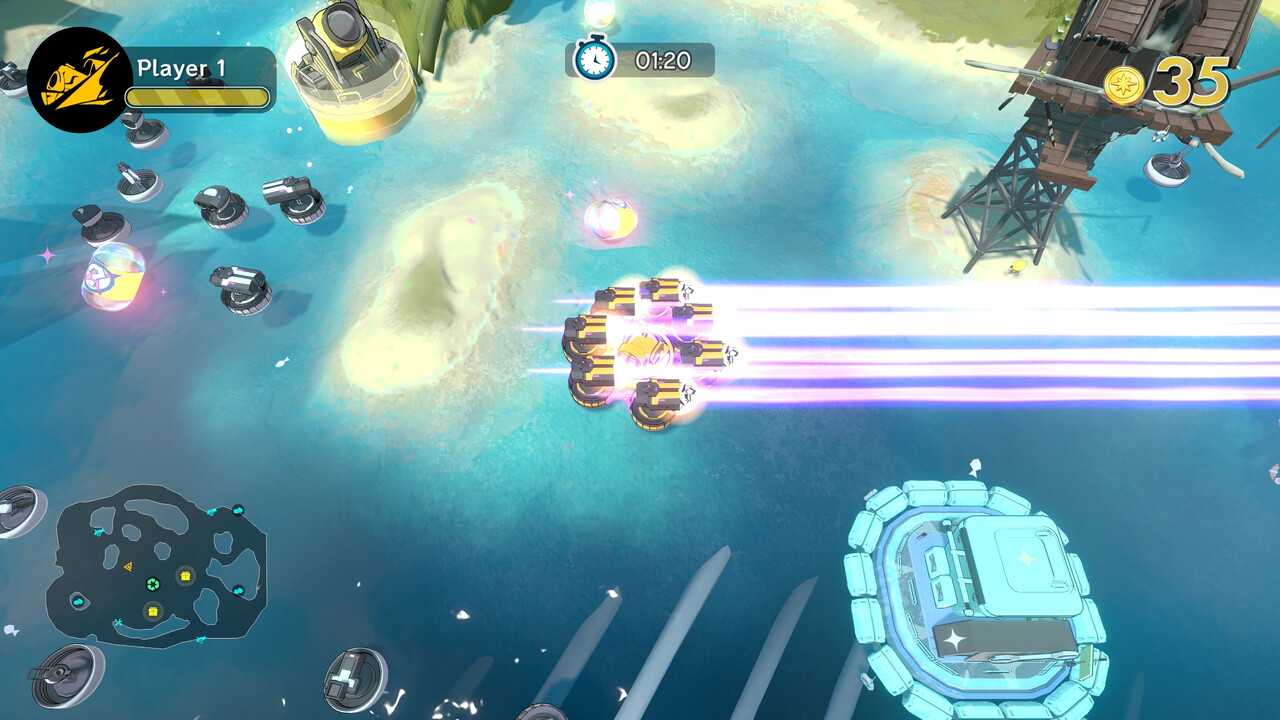Click the green recycle marker on the minimap
This screenshot has width=1280, height=720.
tap(152, 584)
